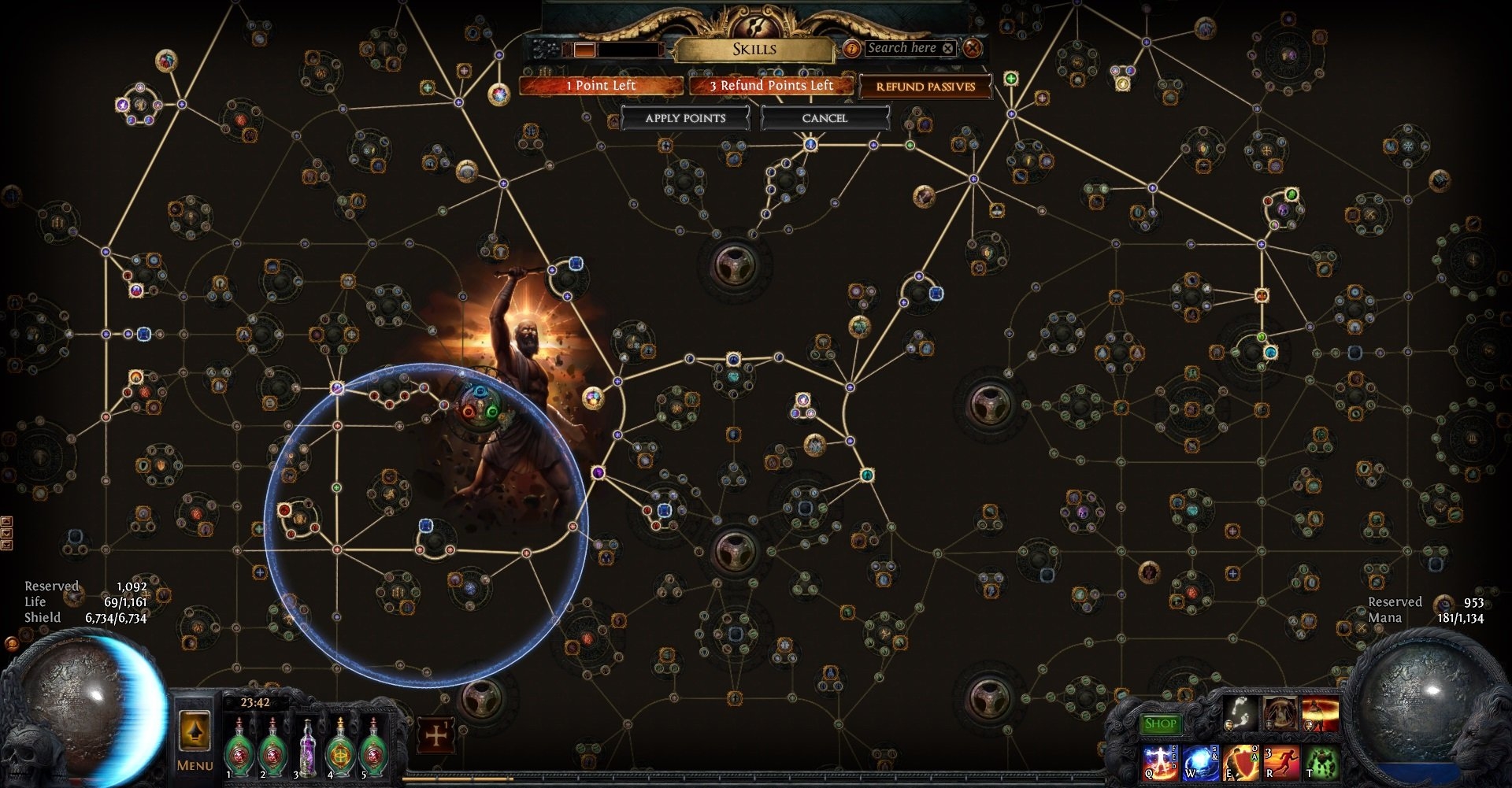Select the green stone golem skill on T
Viewport: 1512px width, 788px height.
1323,763
